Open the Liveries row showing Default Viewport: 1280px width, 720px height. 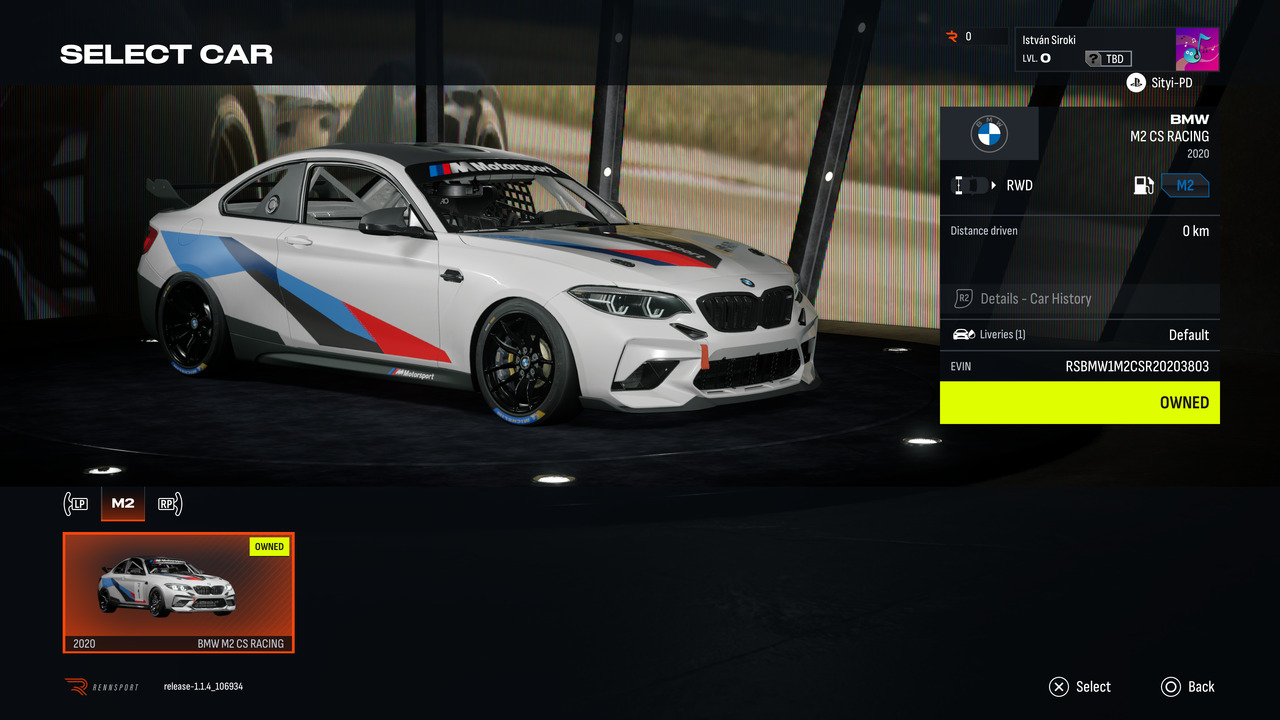(x=1080, y=334)
